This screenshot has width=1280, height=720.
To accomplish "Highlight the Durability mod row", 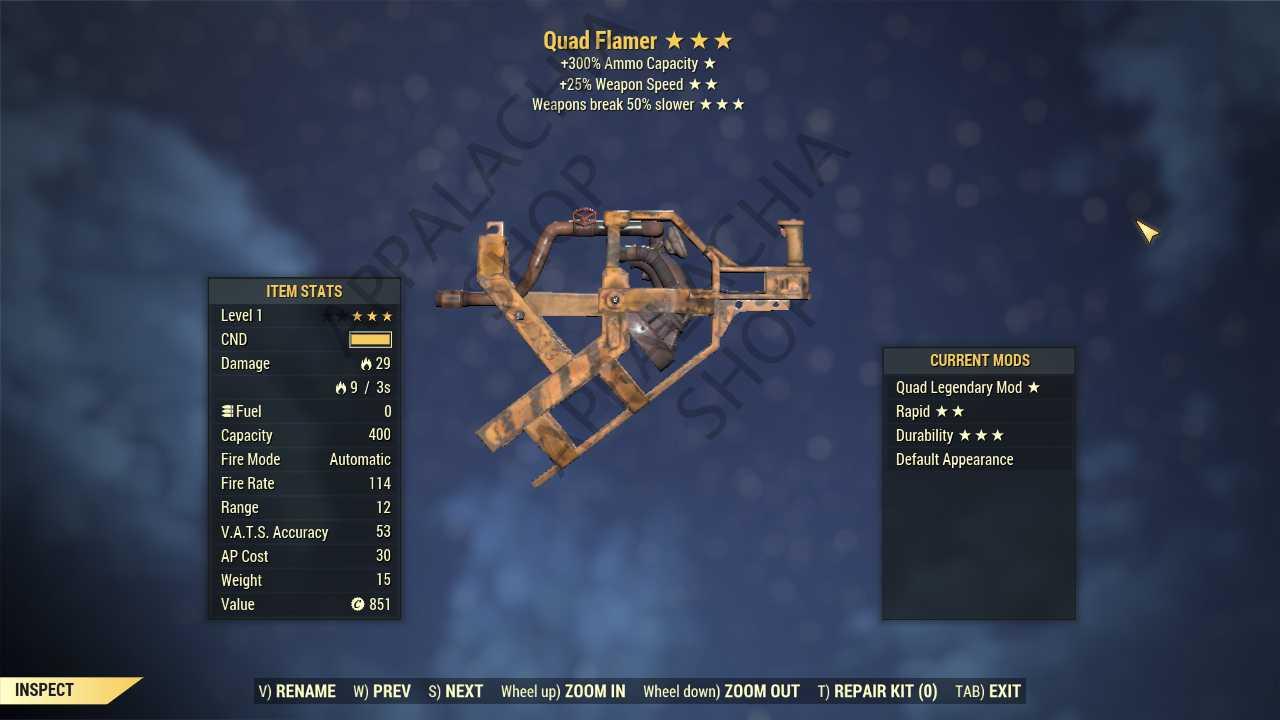I will point(949,436).
